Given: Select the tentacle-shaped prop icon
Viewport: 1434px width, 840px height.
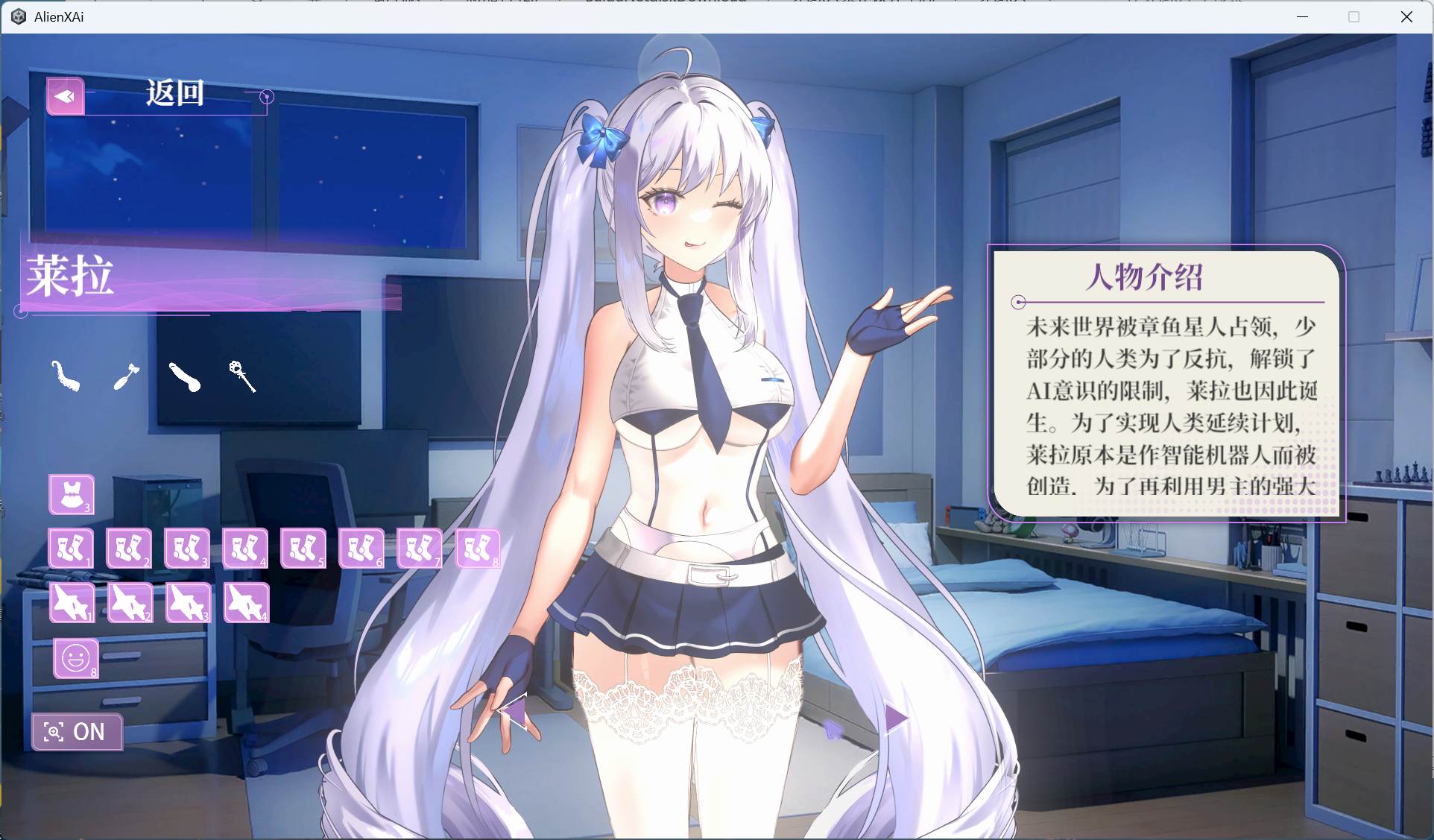Looking at the screenshot, I should [66, 377].
